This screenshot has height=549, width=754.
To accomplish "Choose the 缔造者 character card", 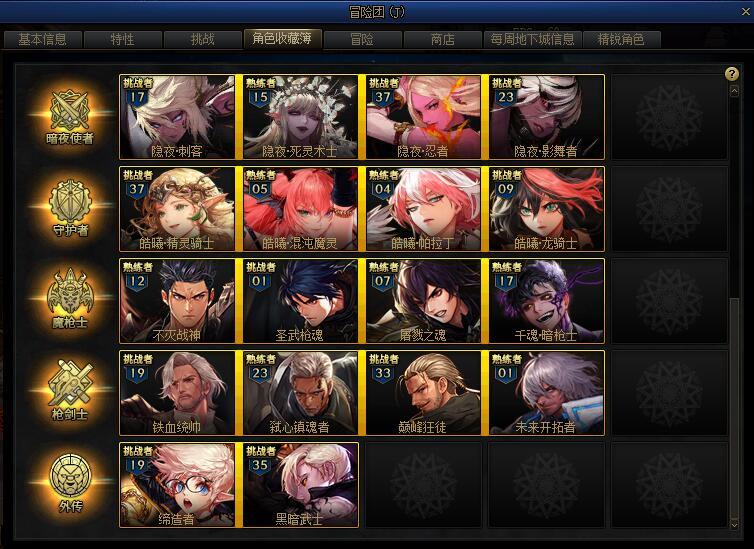I will (x=177, y=485).
